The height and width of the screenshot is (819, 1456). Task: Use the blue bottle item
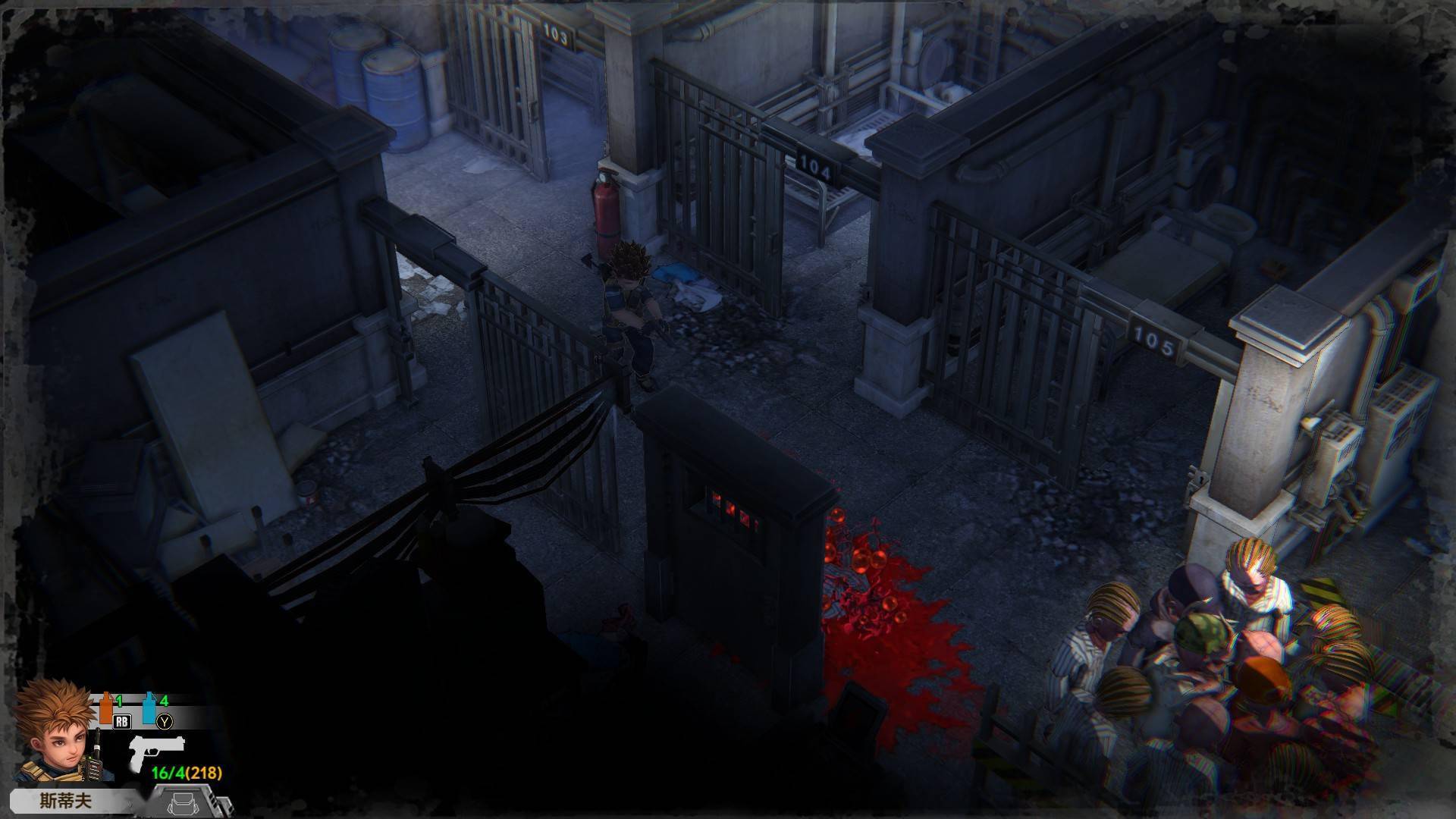tap(149, 708)
